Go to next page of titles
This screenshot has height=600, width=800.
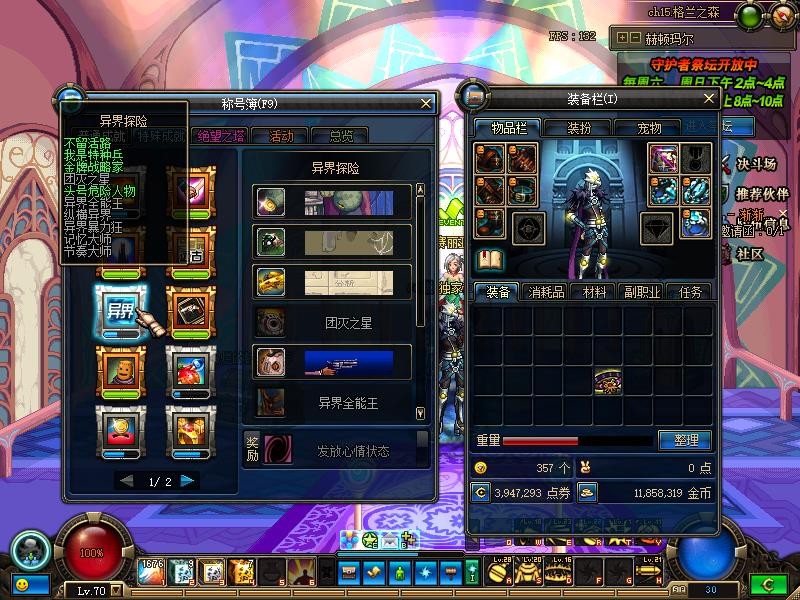click(188, 481)
